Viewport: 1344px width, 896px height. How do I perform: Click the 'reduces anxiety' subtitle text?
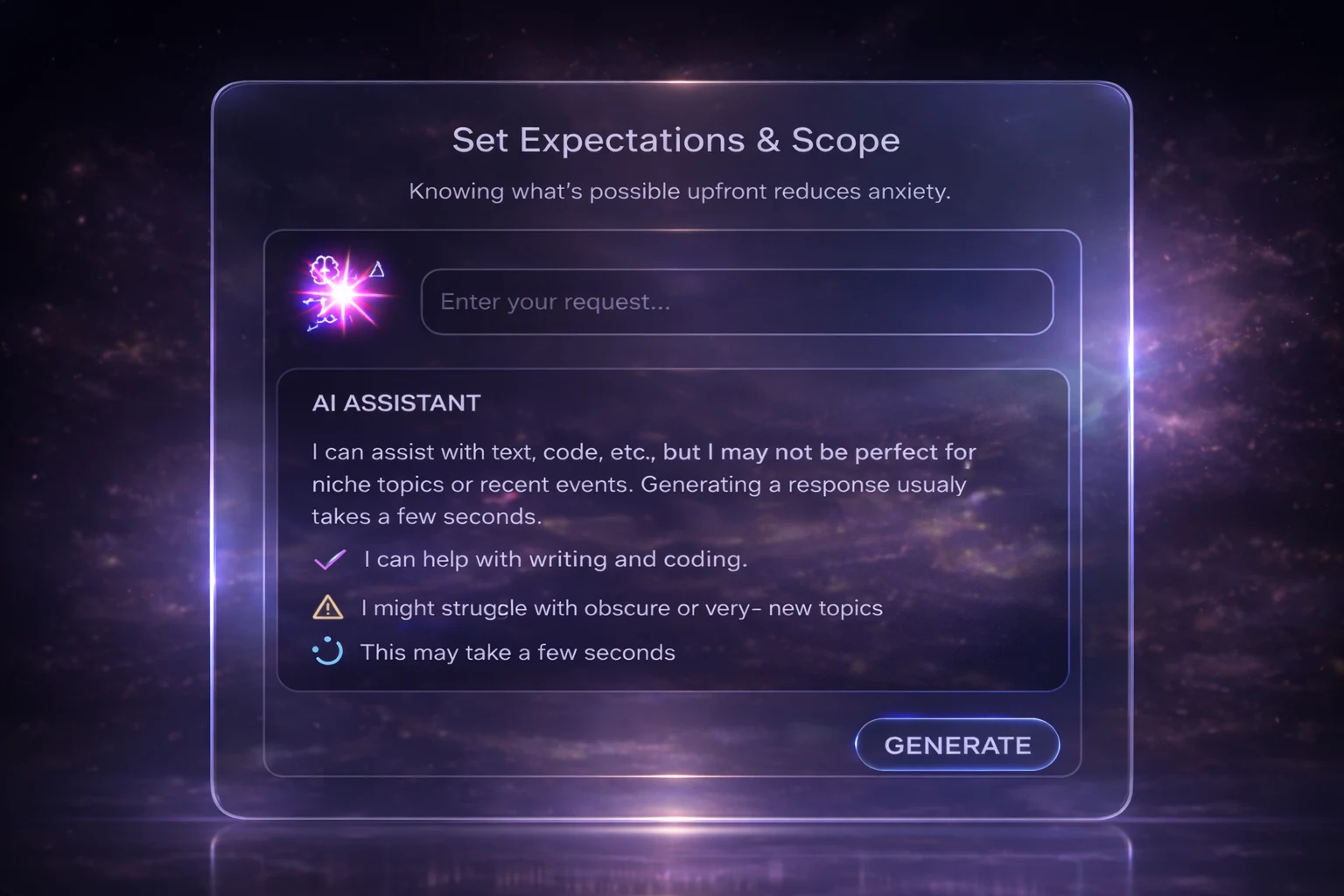[x=681, y=191]
